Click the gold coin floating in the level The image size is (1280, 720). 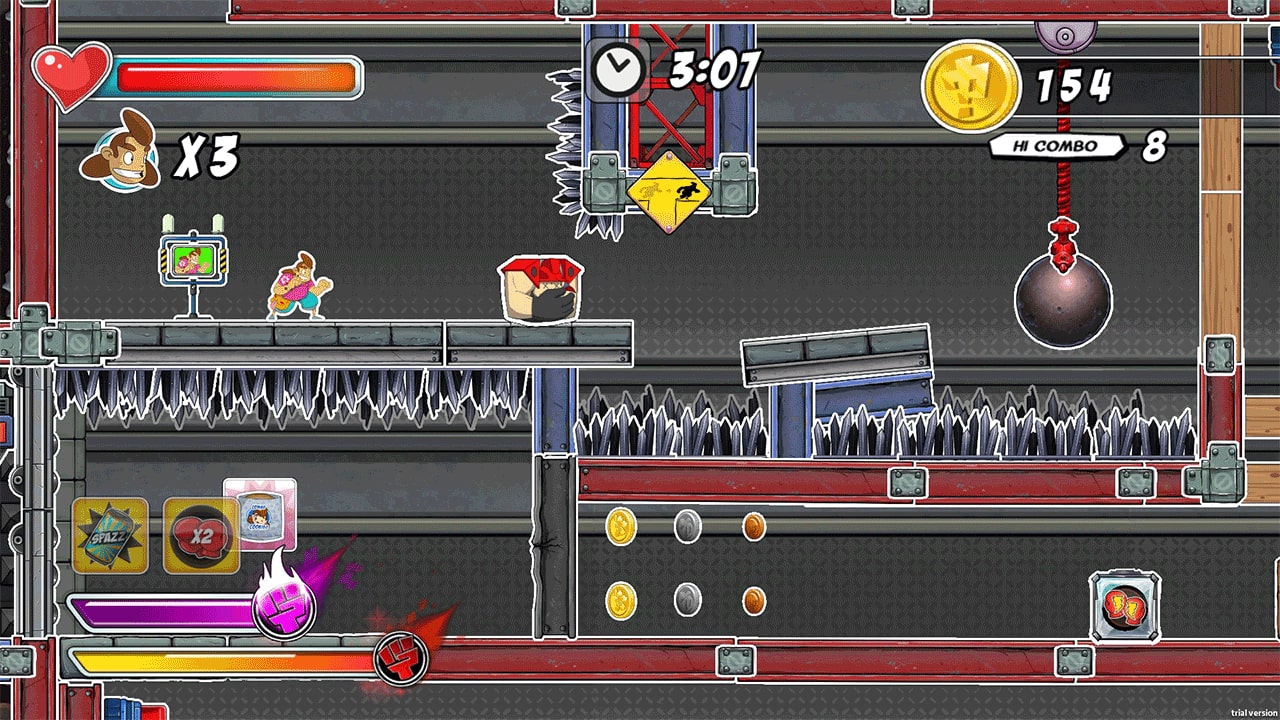coord(622,524)
